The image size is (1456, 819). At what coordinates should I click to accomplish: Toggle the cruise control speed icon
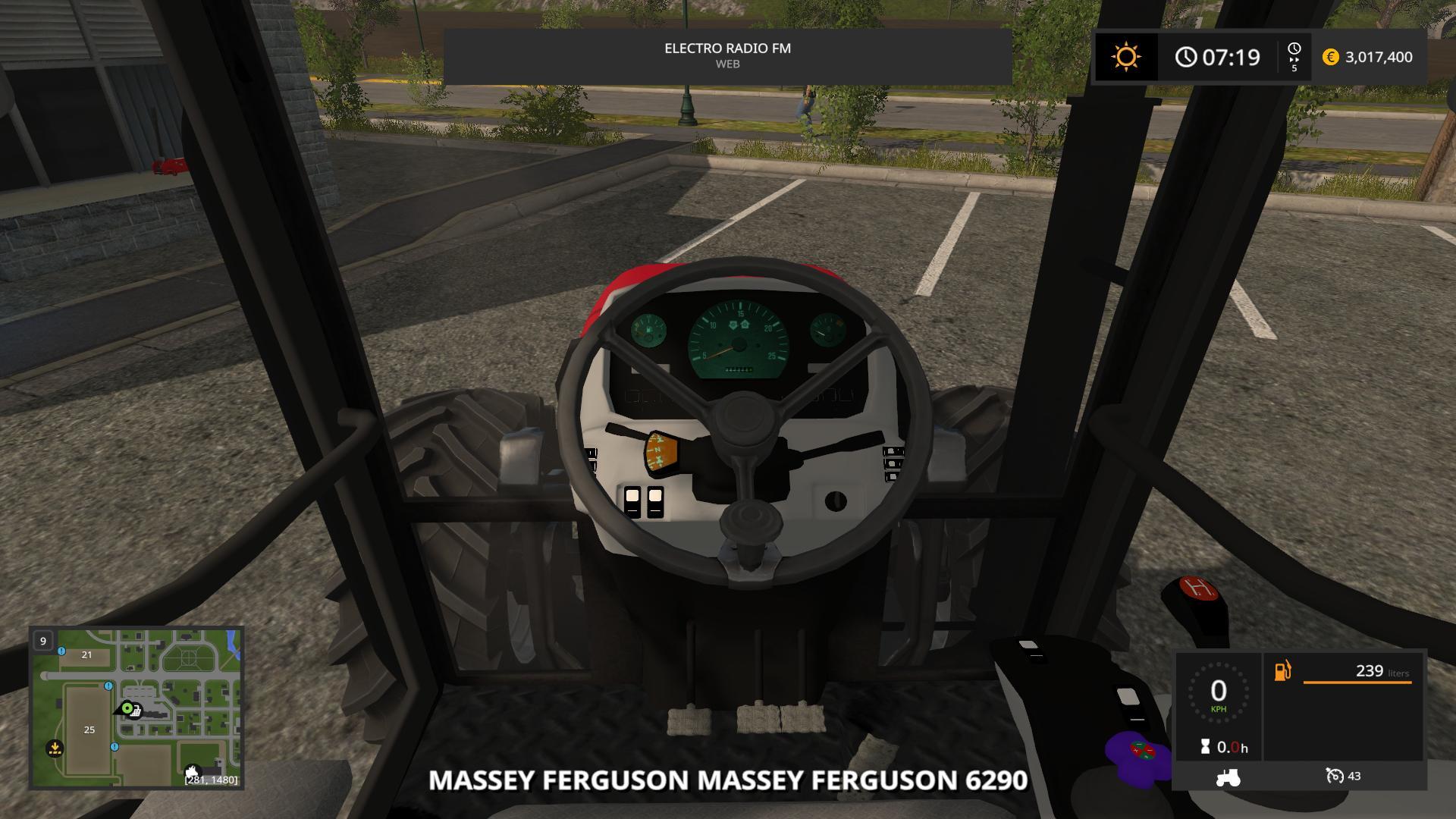[1335, 776]
